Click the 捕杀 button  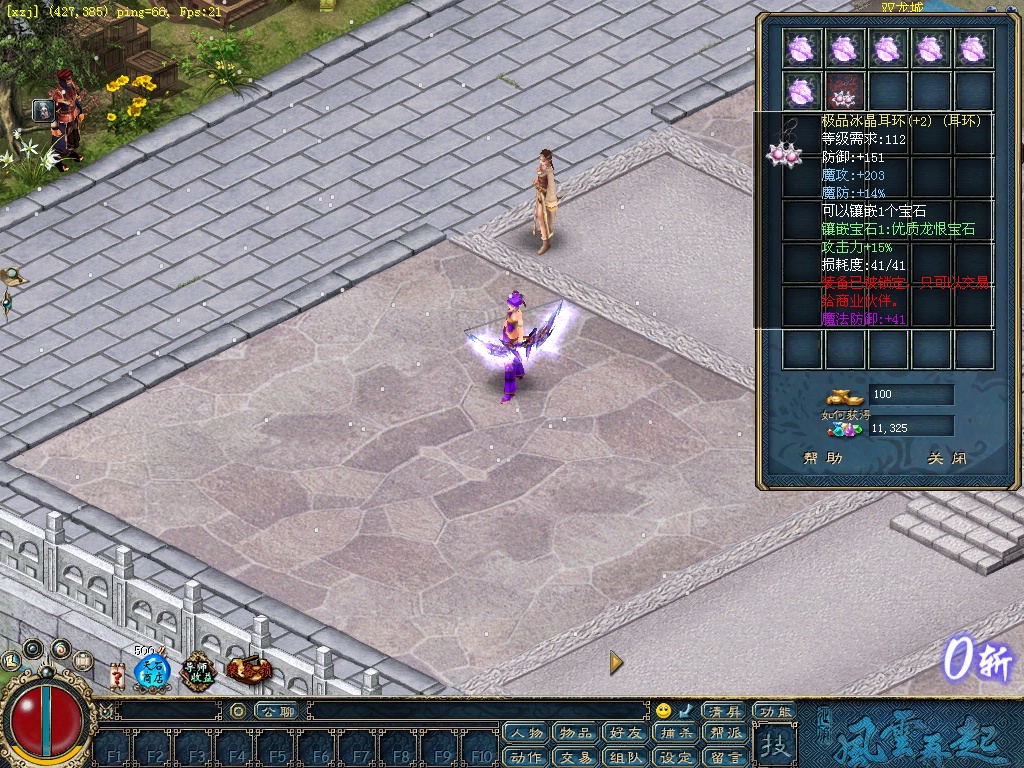pyautogui.click(x=676, y=734)
